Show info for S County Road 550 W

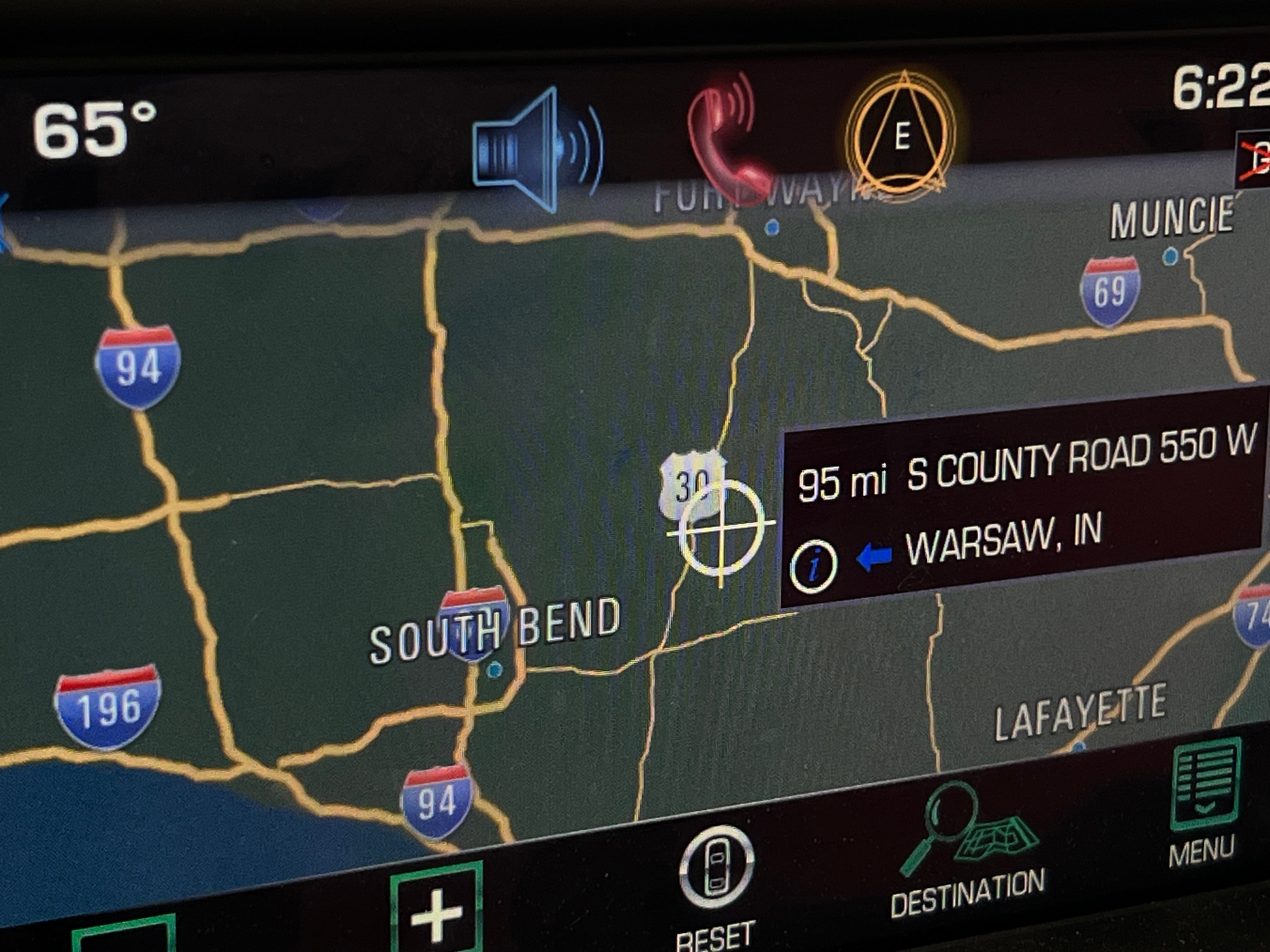pos(814,566)
